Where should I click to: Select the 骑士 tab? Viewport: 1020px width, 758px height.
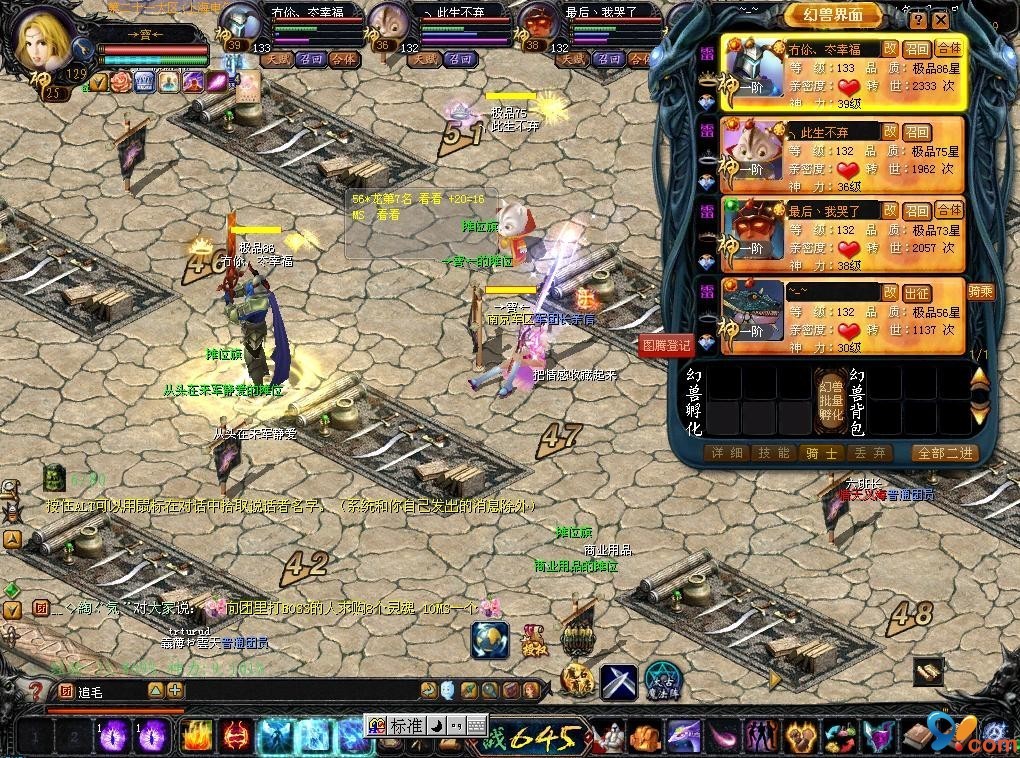(820, 453)
